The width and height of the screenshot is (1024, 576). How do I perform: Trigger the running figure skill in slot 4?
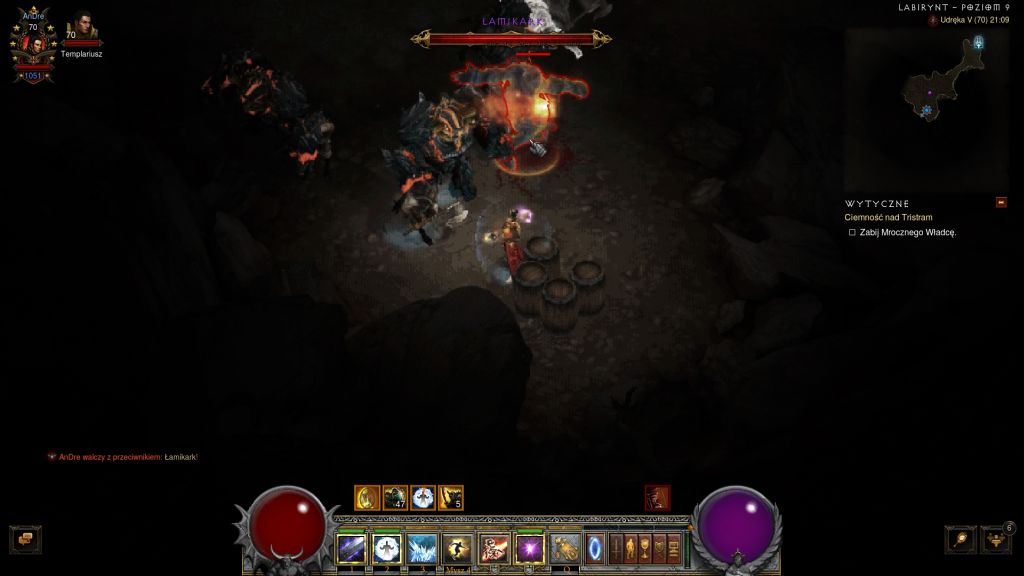click(x=457, y=548)
